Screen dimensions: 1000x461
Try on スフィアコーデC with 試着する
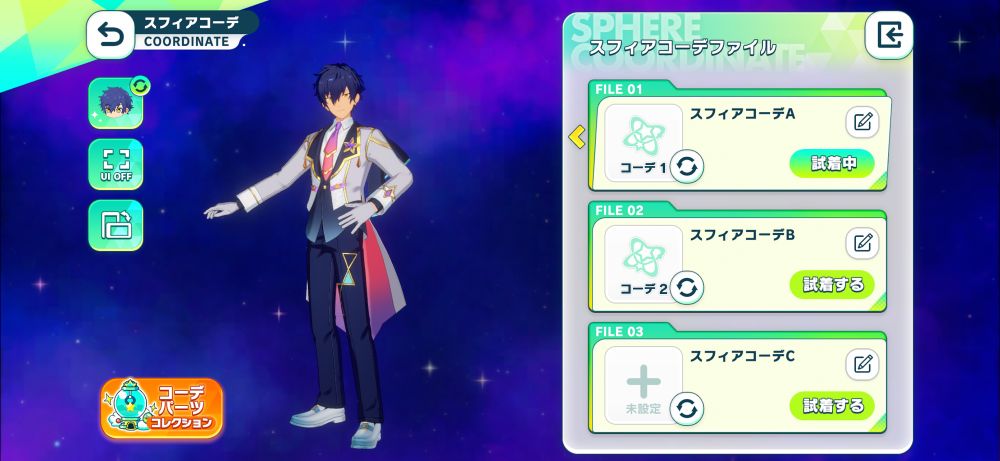click(x=832, y=405)
